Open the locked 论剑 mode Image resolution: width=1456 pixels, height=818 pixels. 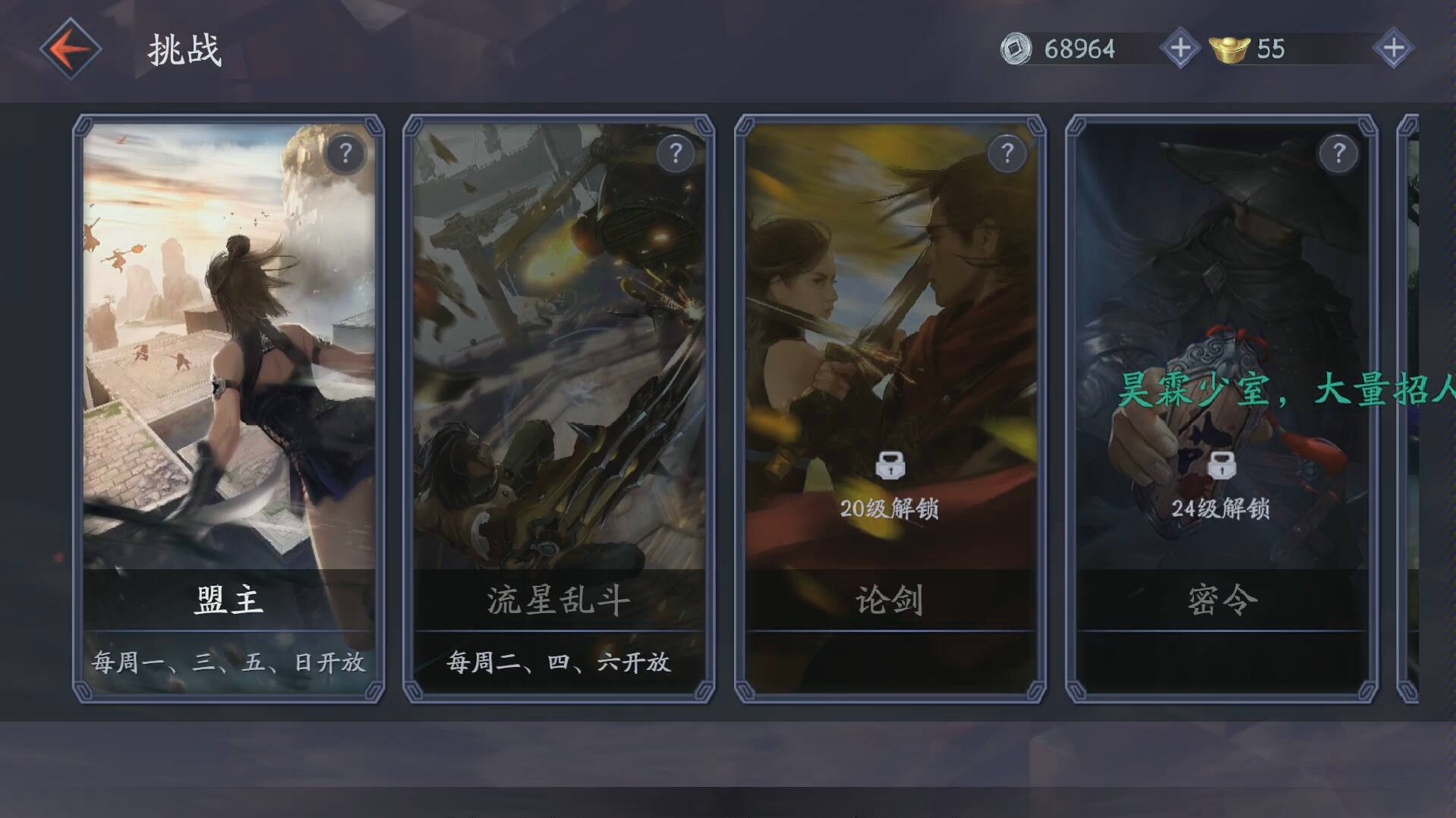(x=890, y=341)
